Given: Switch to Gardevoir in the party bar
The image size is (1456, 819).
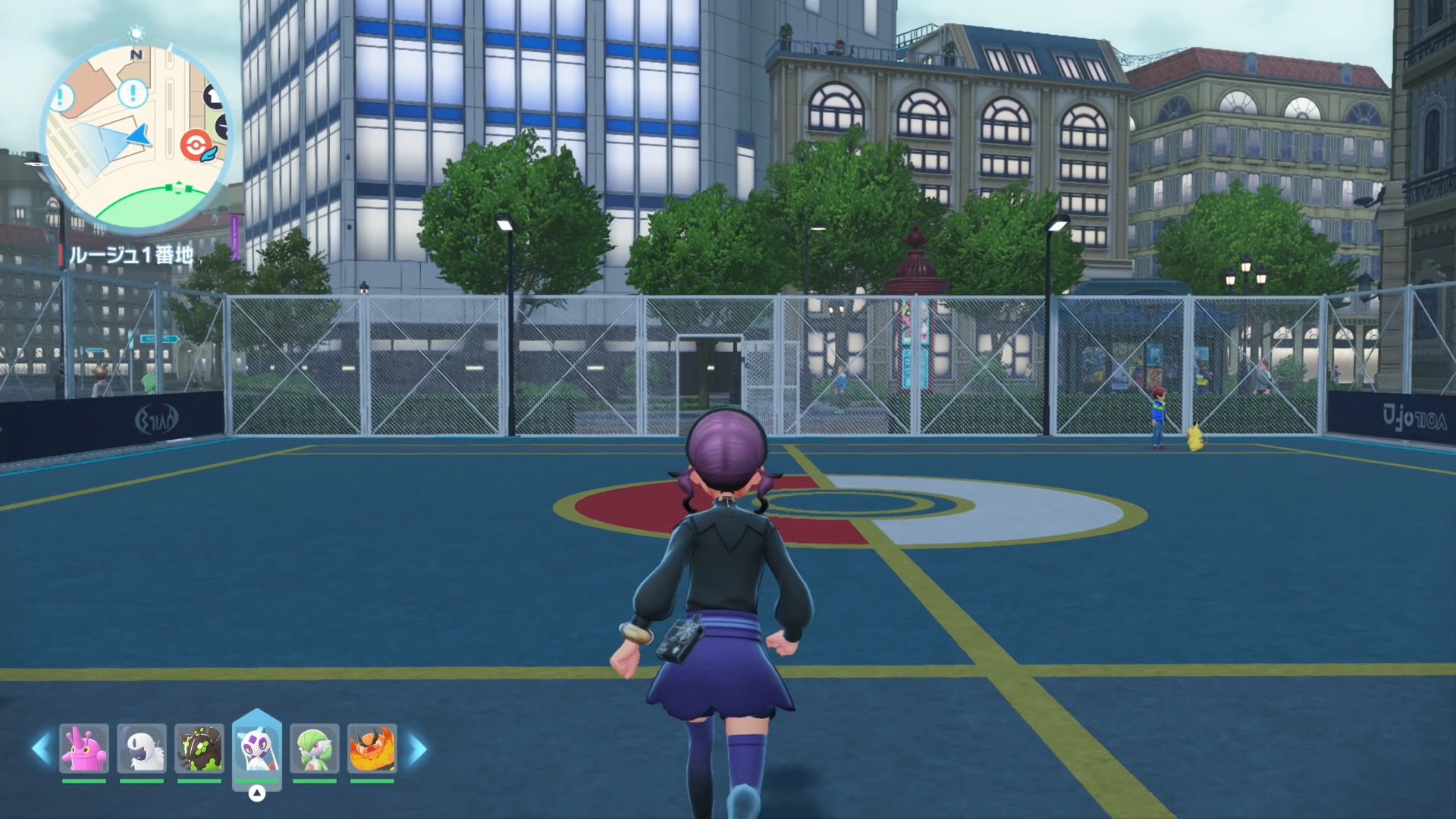Looking at the screenshot, I should coord(315,748).
